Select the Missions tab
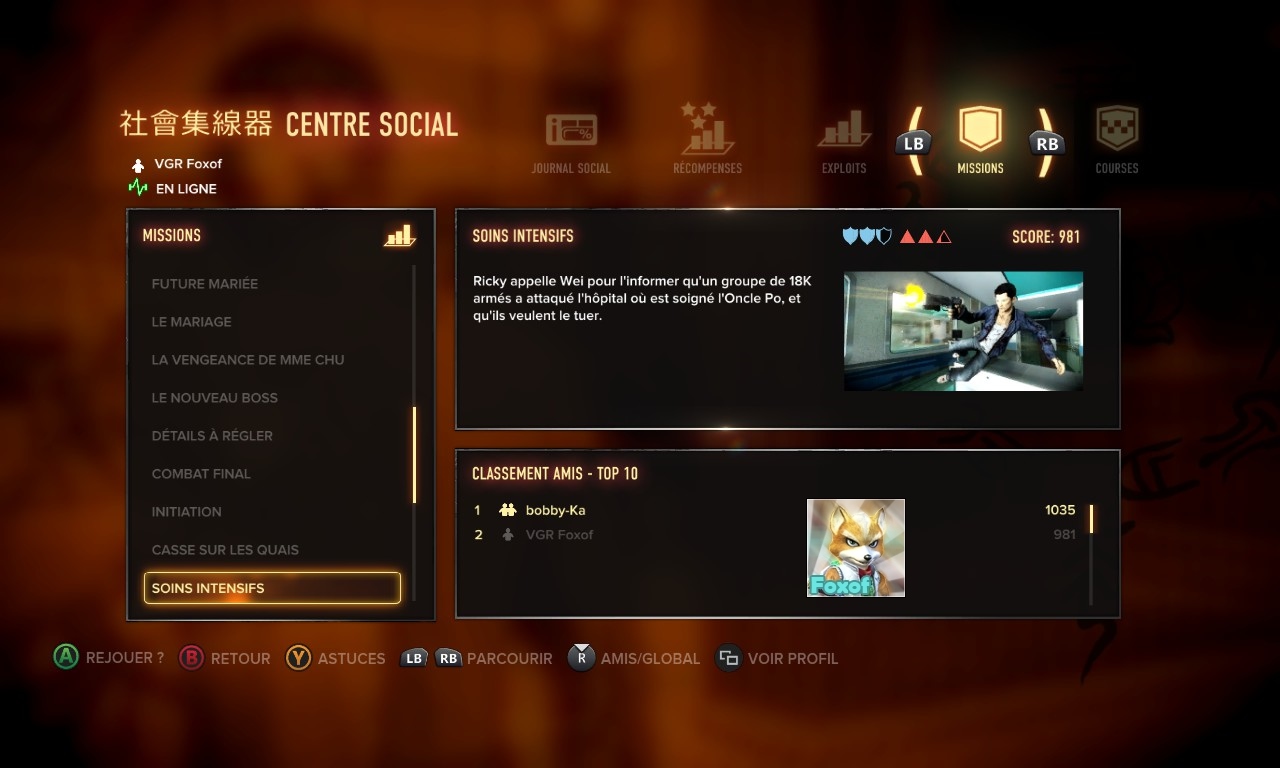The image size is (1280, 768). [x=980, y=140]
